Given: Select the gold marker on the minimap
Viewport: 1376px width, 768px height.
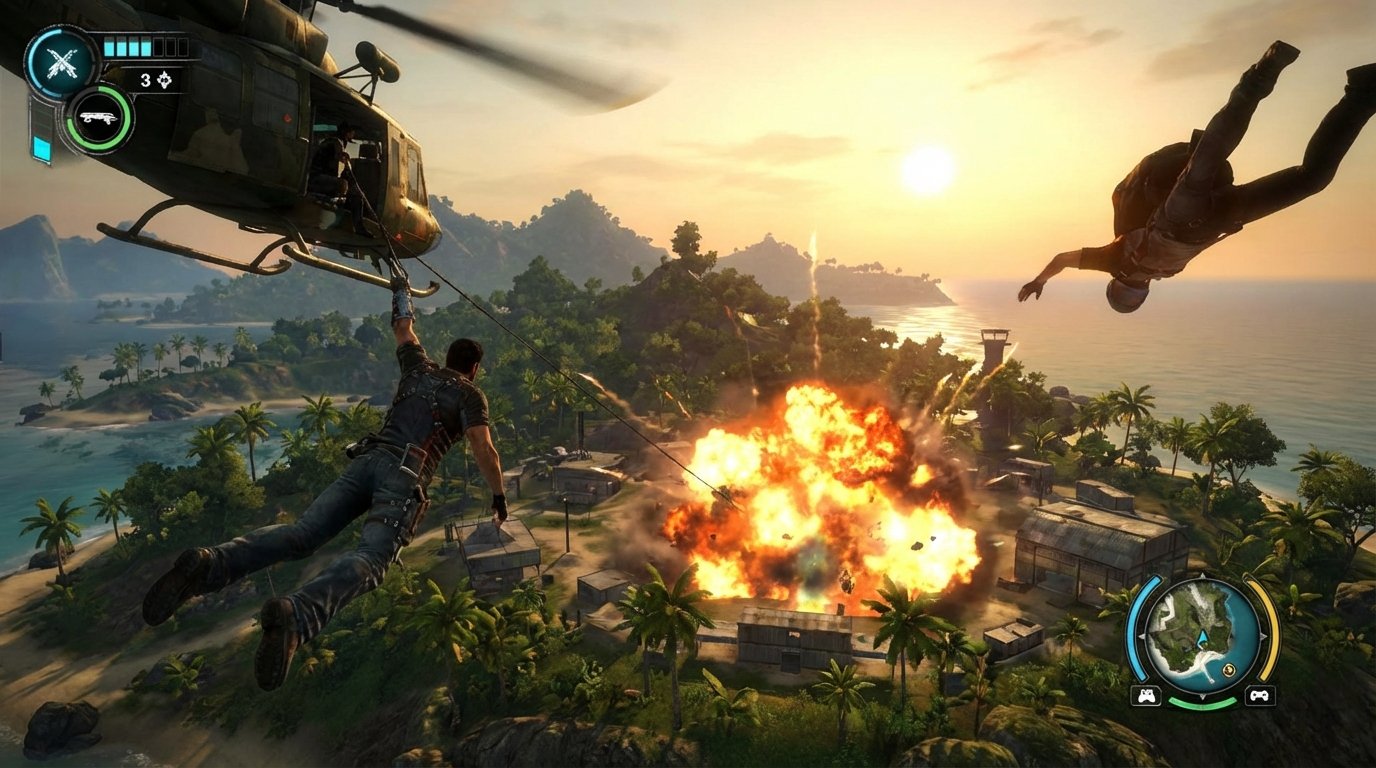Looking at the screenshot, I should coord(1228,670).
